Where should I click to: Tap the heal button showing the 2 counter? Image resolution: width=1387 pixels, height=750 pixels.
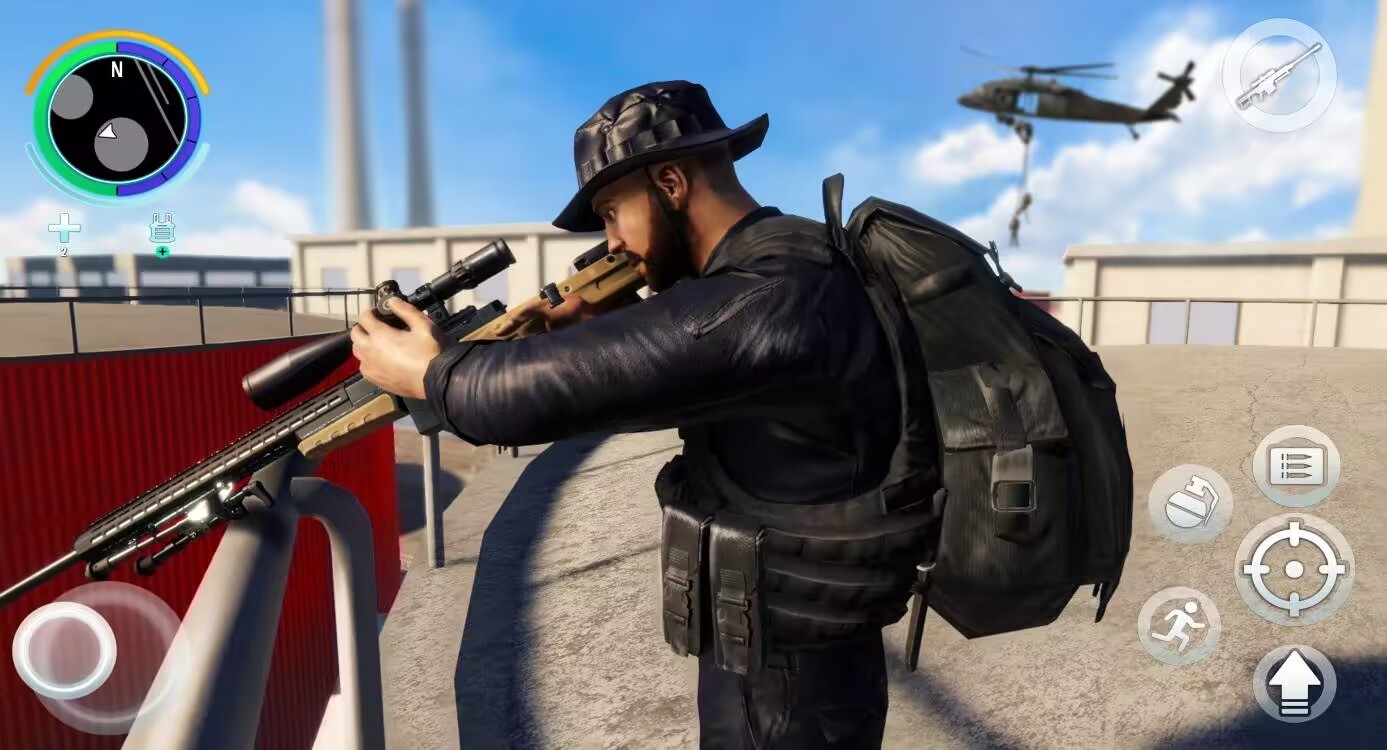[x=63, y=230]
